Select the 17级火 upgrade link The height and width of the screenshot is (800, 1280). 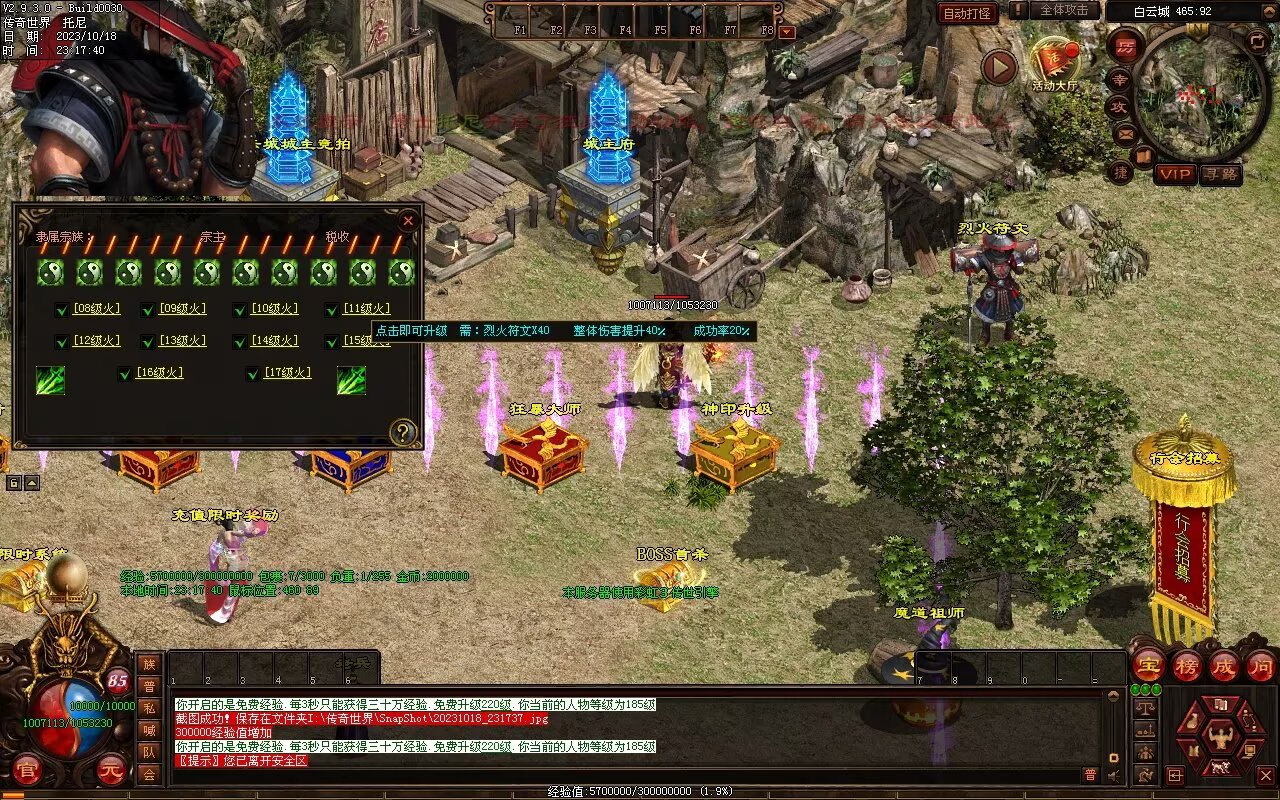pyautogui.click(x=288, y=373)
